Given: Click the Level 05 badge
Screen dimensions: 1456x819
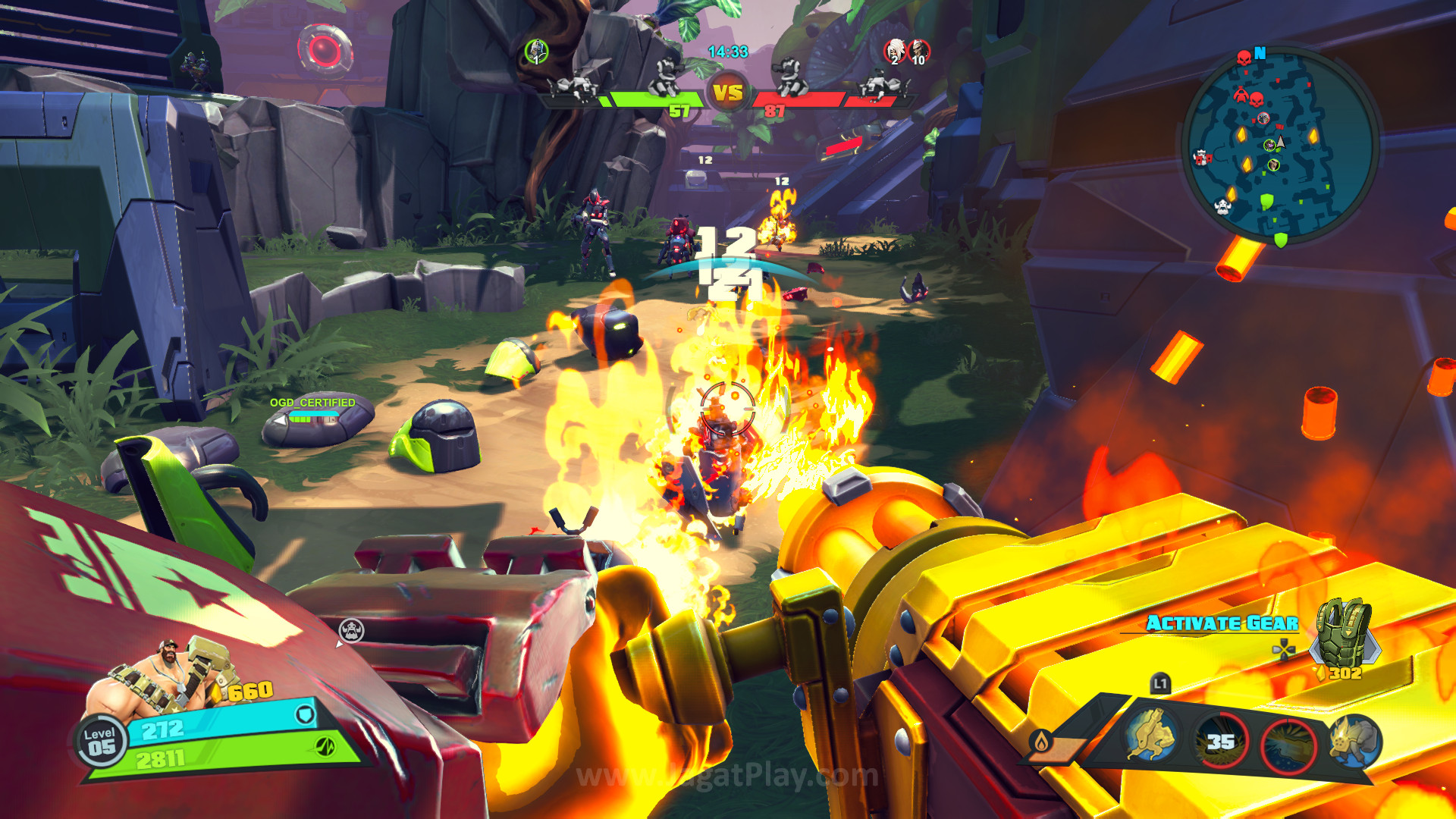Looking at the screenshot, I should 100,742.
